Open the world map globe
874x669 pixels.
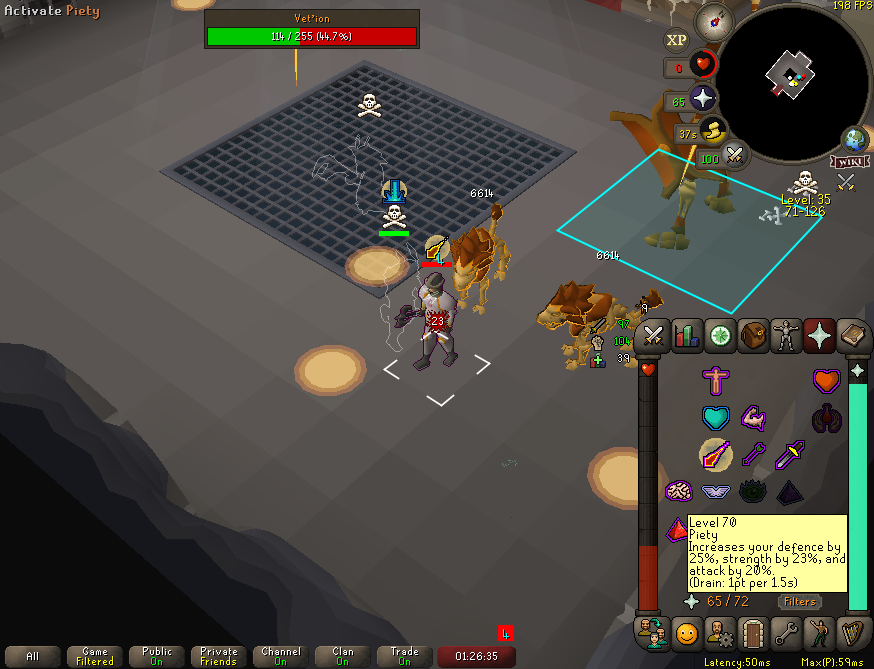pos(854,138)
